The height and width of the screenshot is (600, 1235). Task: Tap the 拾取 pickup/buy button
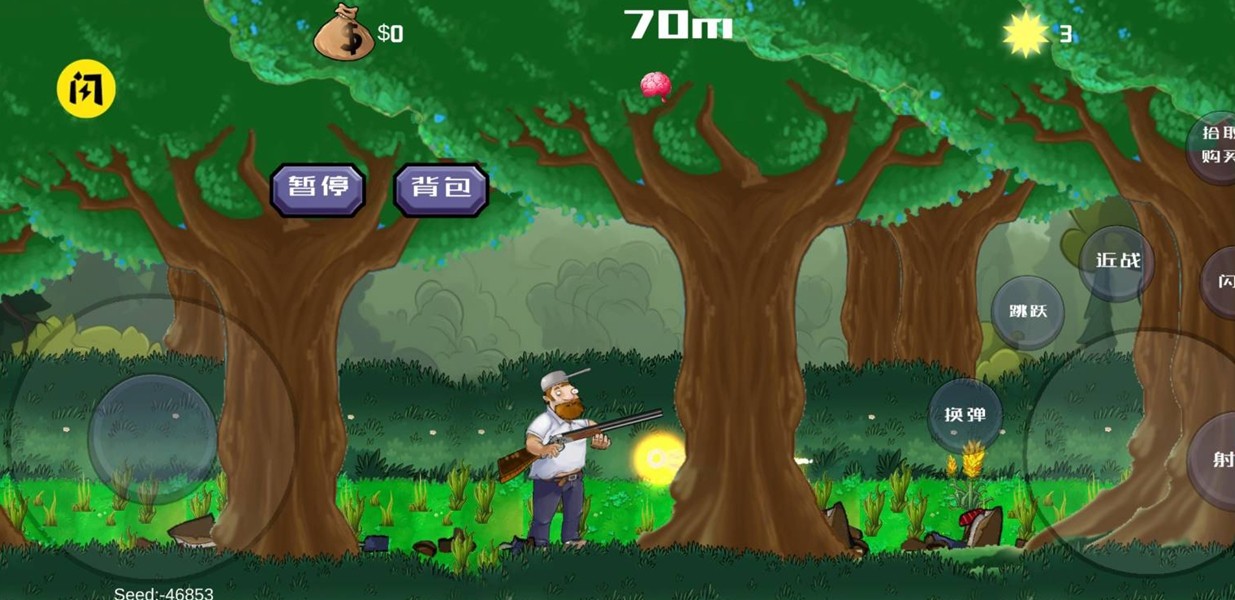pos(1215,145)
